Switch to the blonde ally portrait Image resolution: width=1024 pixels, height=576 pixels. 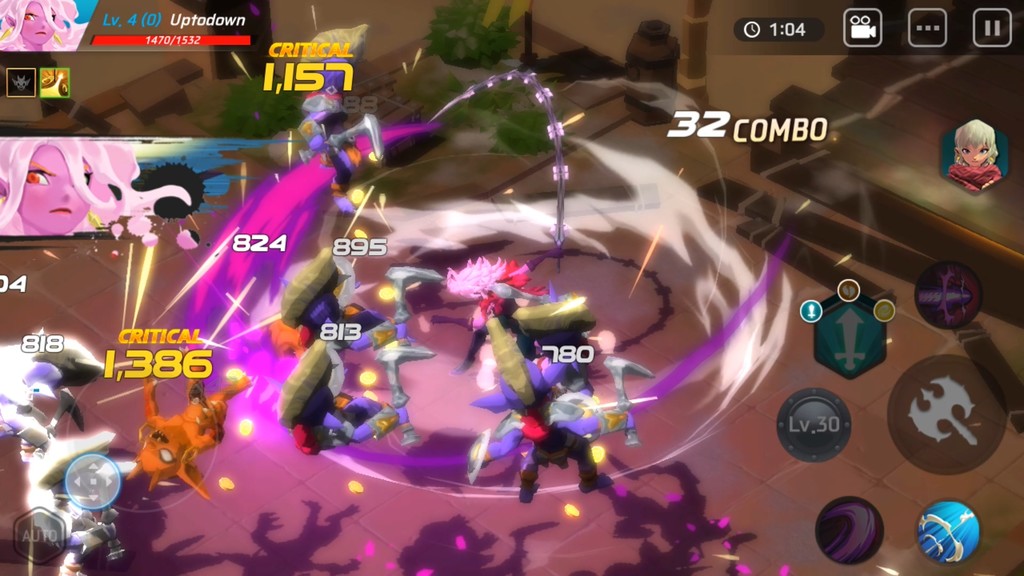point(973,156)
